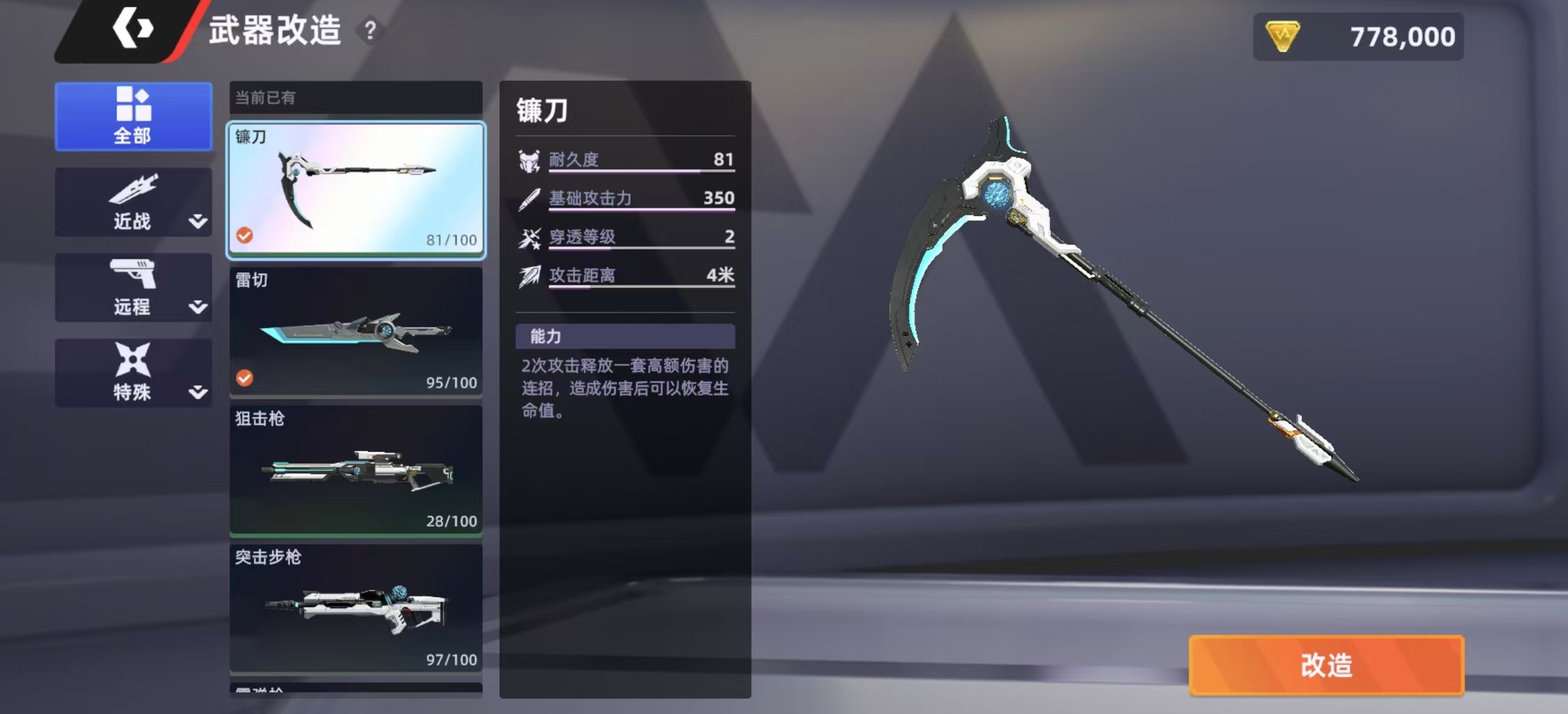Image resolution: width=1568 pixels, height=714 pixels.
Task: Choose the 远程 ranged category
Action: coord(132,287)
